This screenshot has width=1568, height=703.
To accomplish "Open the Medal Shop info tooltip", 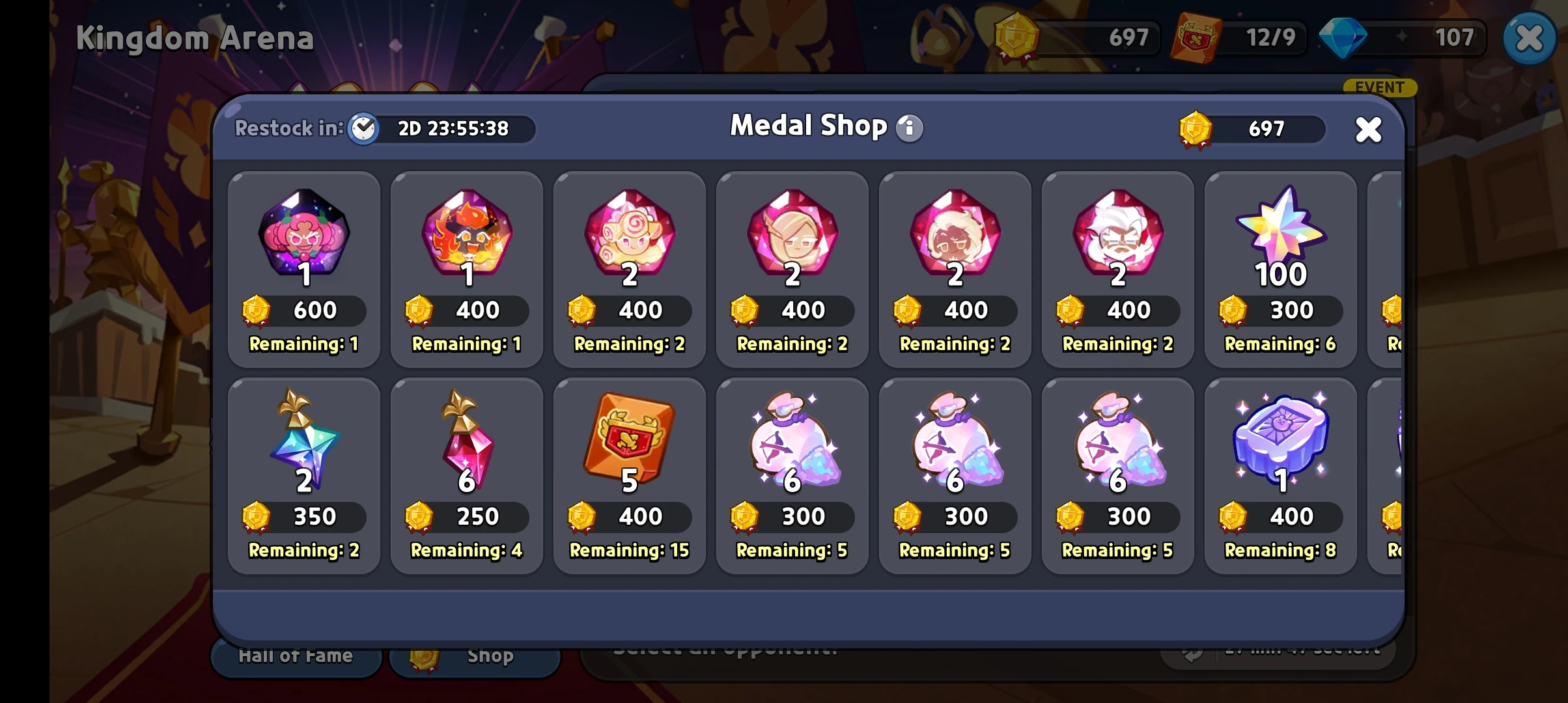I will pos(910,128).
